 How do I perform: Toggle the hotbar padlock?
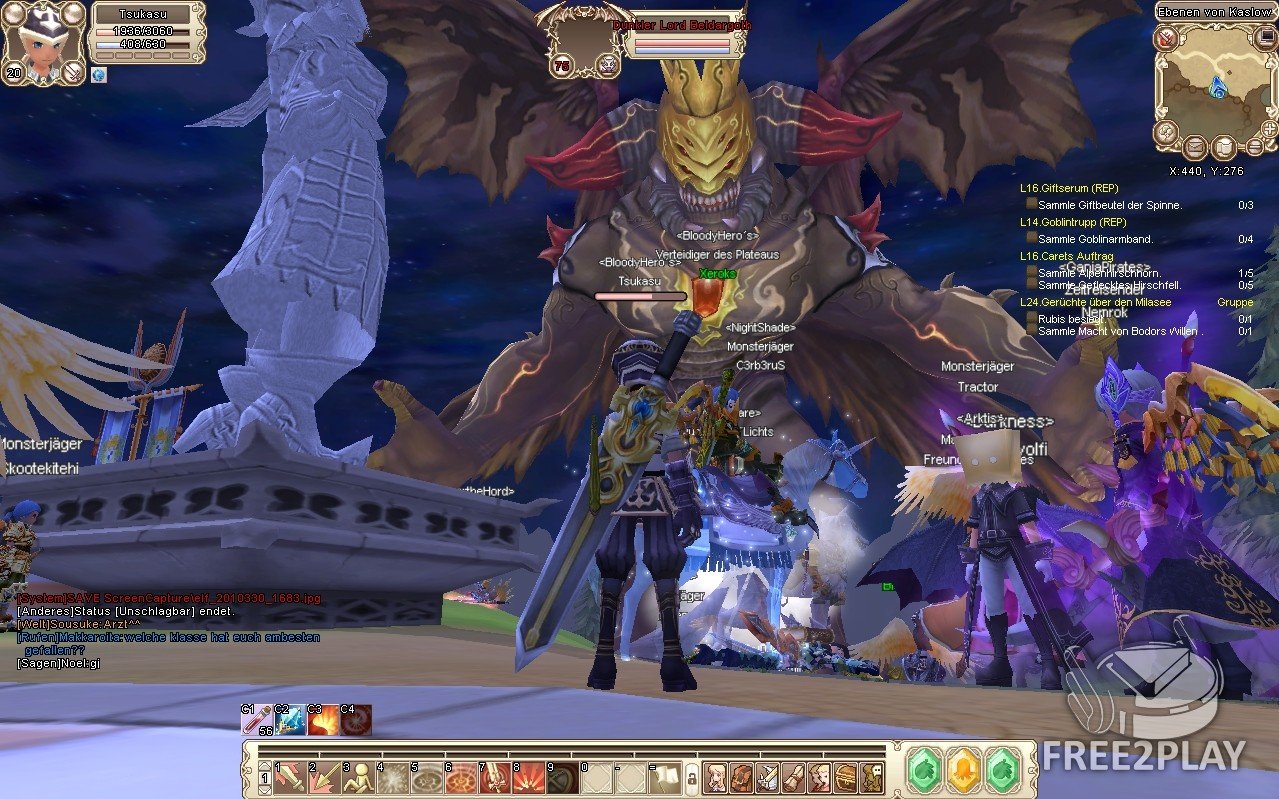690,777
